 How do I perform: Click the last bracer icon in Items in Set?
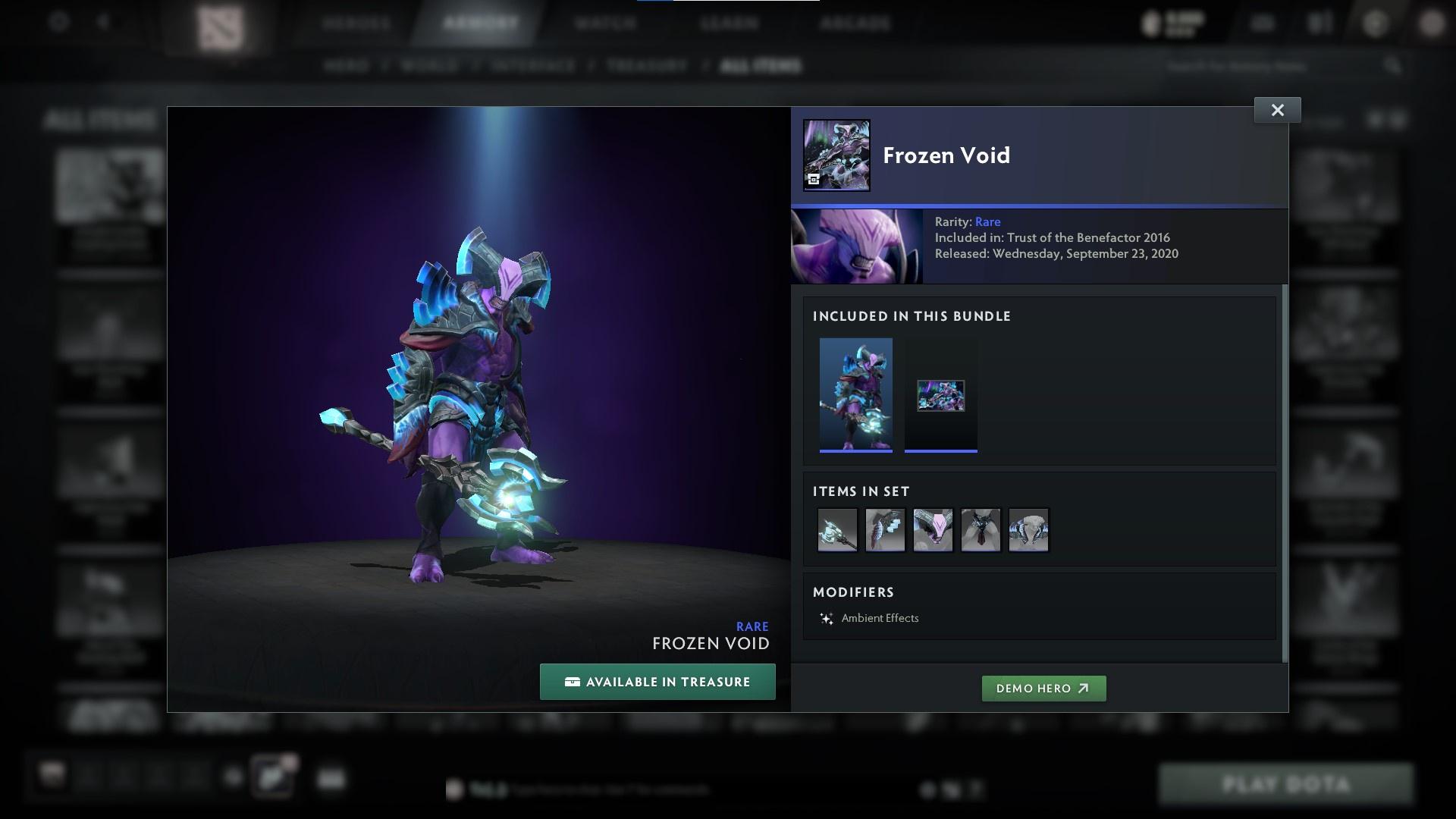pyautogui.click(x=1028, y=529)
